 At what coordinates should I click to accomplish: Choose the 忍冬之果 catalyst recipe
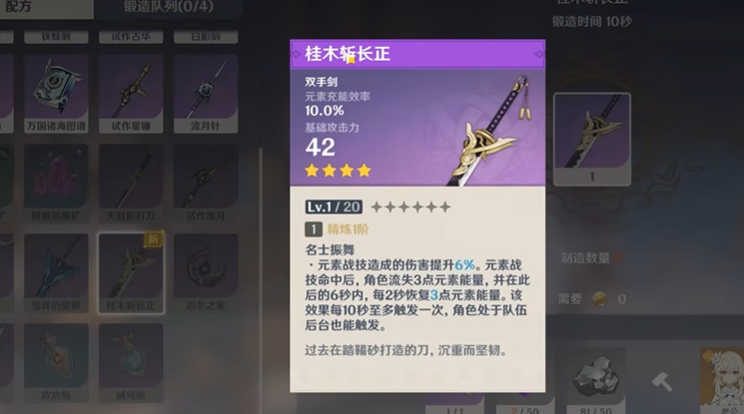(x=205, y=270)
